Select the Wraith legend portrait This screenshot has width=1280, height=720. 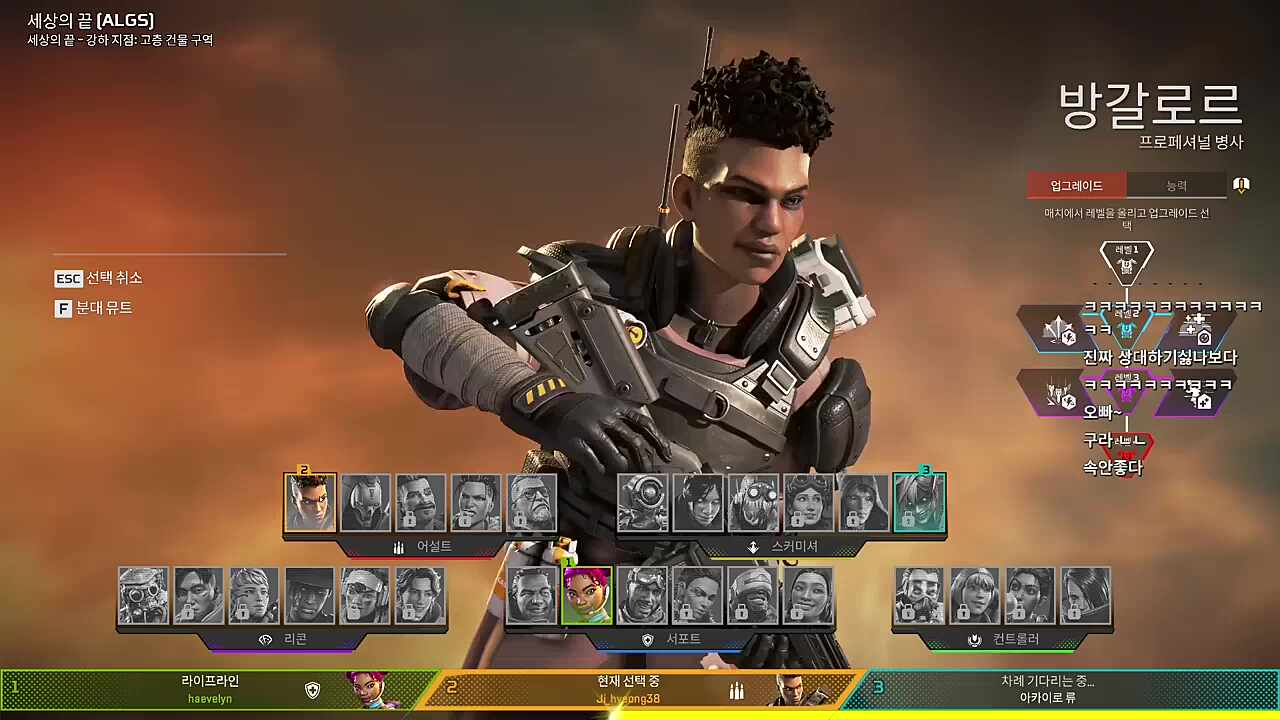click(698, 502)
